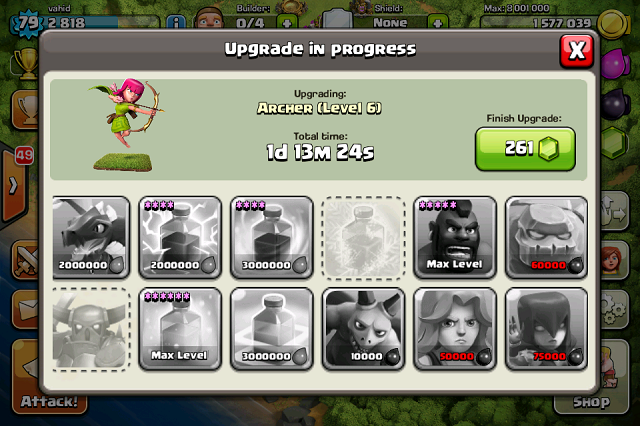Close the Upgrade in progress window
Image resolution: width=640 pixels, height=426 pixels.
tap(575, 49)
